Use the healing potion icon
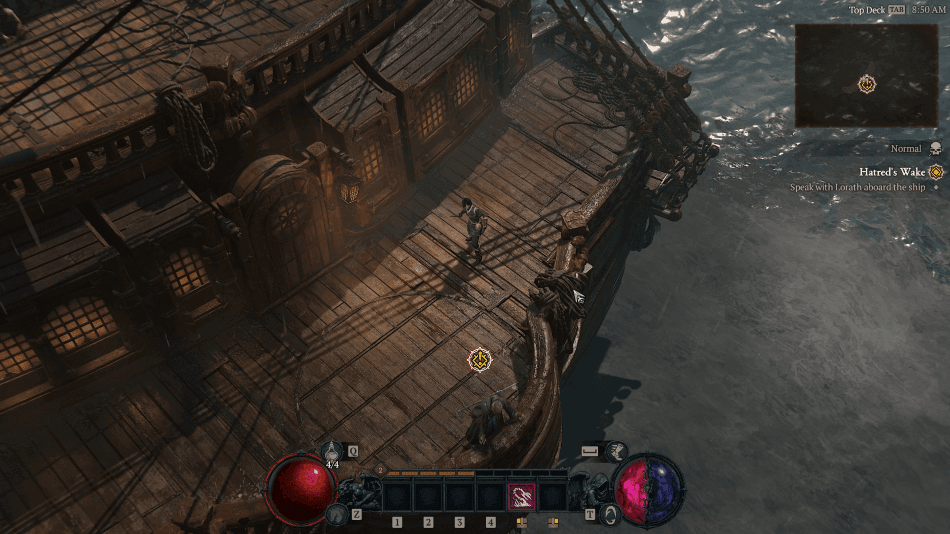The image size is (950, 534). point(333,452)
